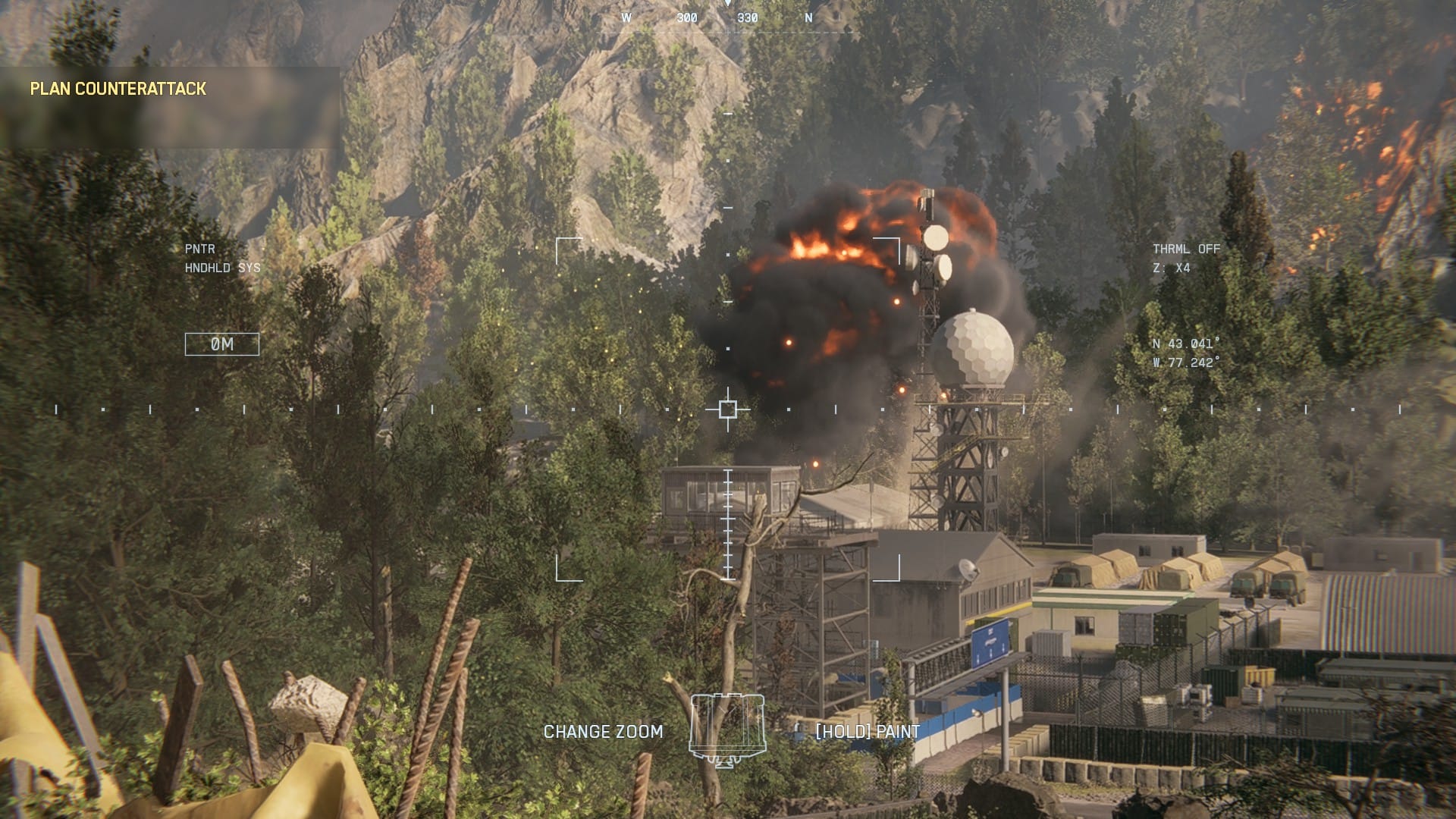Click the compass heading strip
Viewport: 1456px width, 819px height.
coord(717,17)
